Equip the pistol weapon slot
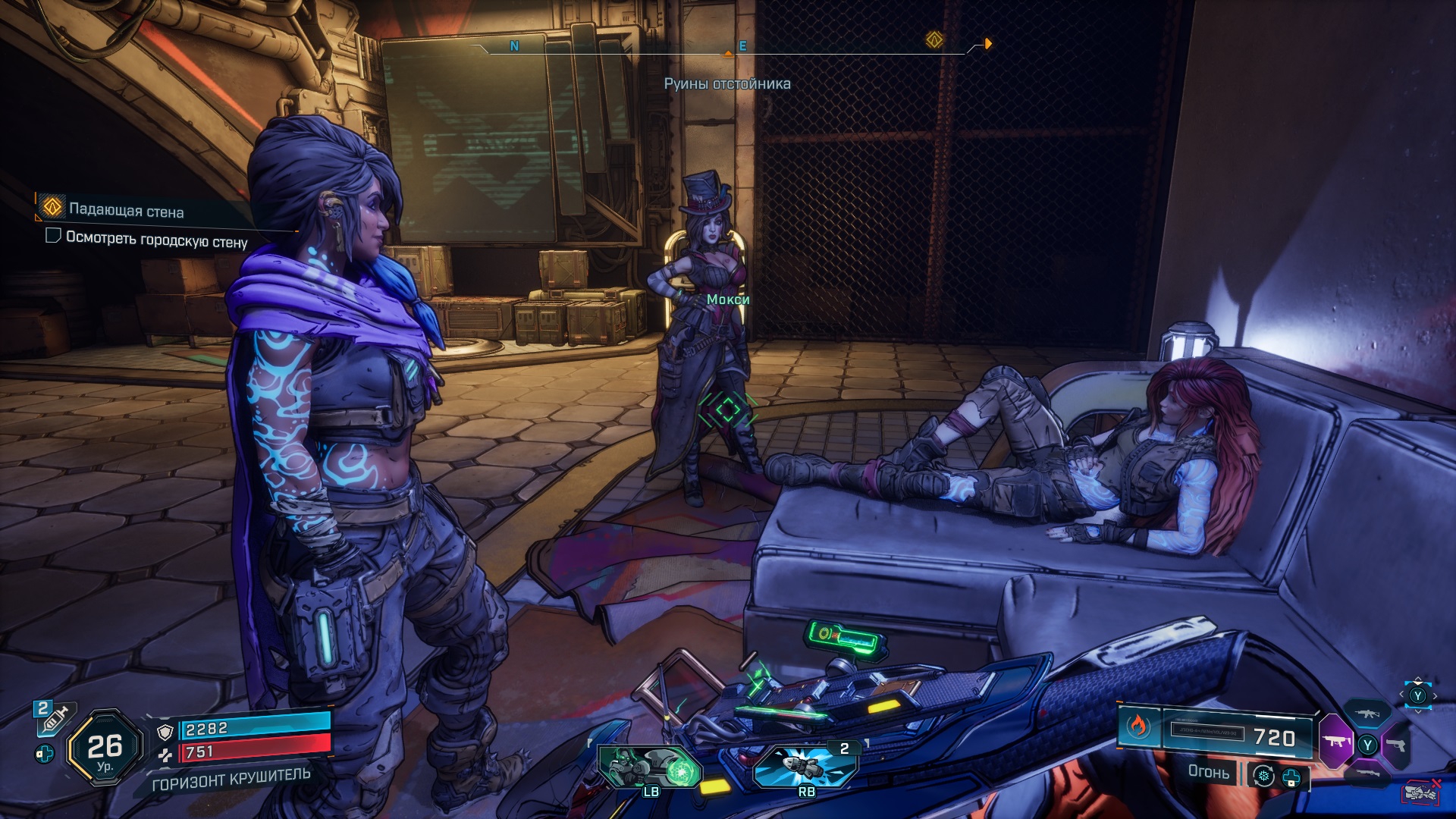Viewport: 1456px width, 819px height. click(1398, 745)
